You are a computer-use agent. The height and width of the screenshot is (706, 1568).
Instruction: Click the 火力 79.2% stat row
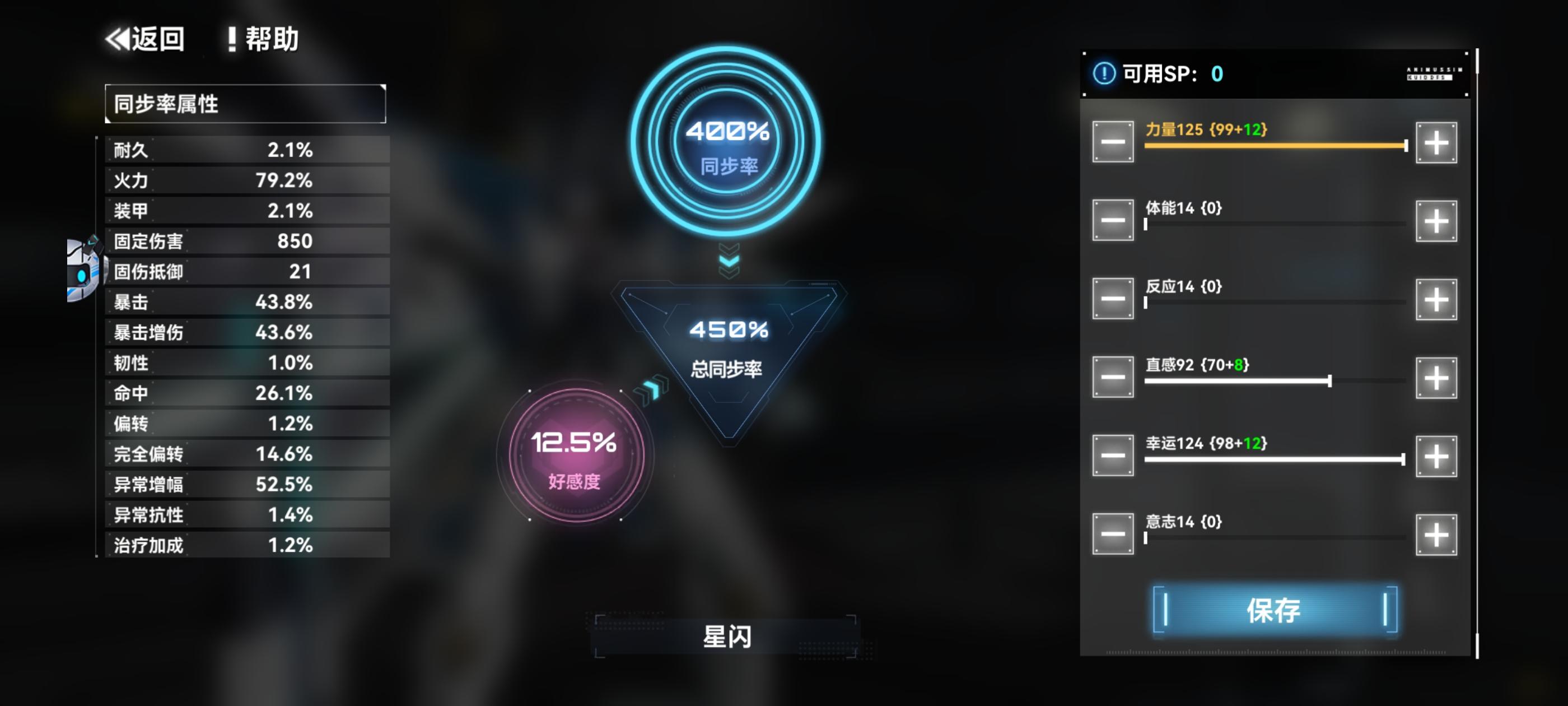pyautogui.click(x=244, y=180)
